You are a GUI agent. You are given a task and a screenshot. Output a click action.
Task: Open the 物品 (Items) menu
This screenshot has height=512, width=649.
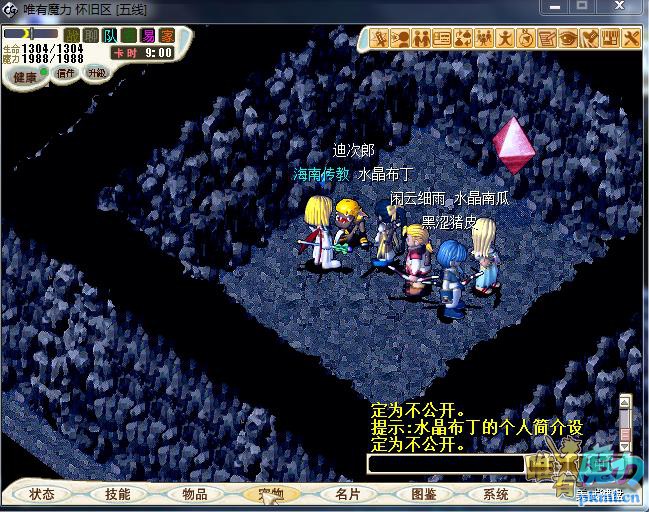(194, 494)
